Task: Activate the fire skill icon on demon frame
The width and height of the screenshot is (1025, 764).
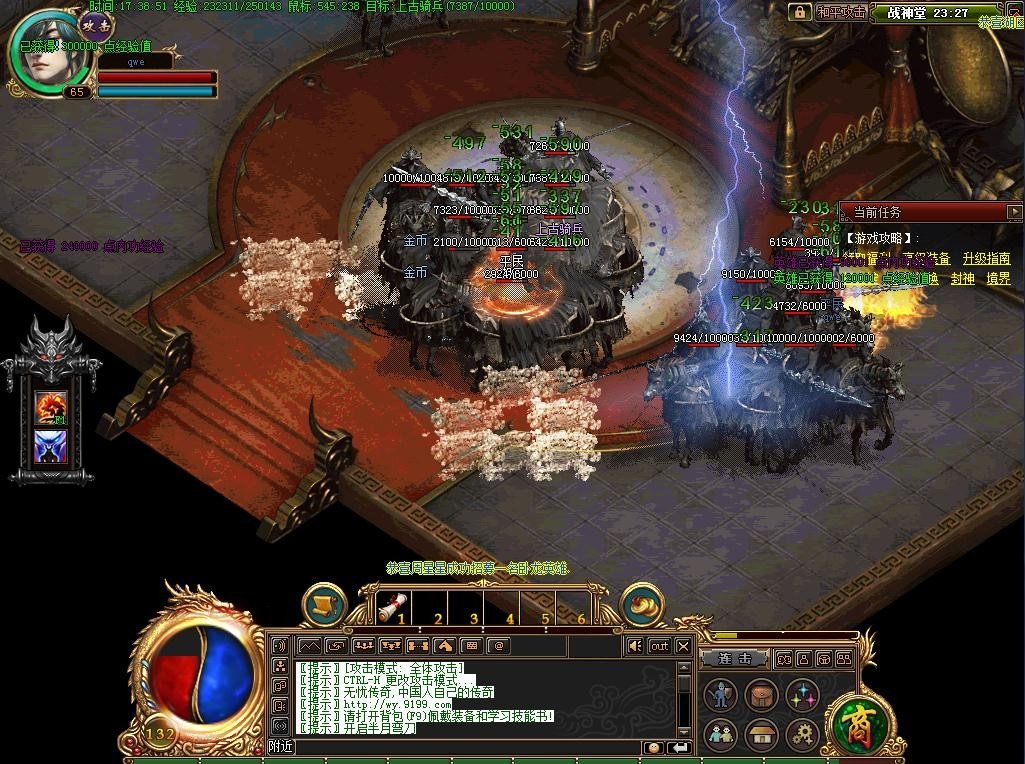Action: [x=50, y=408]
